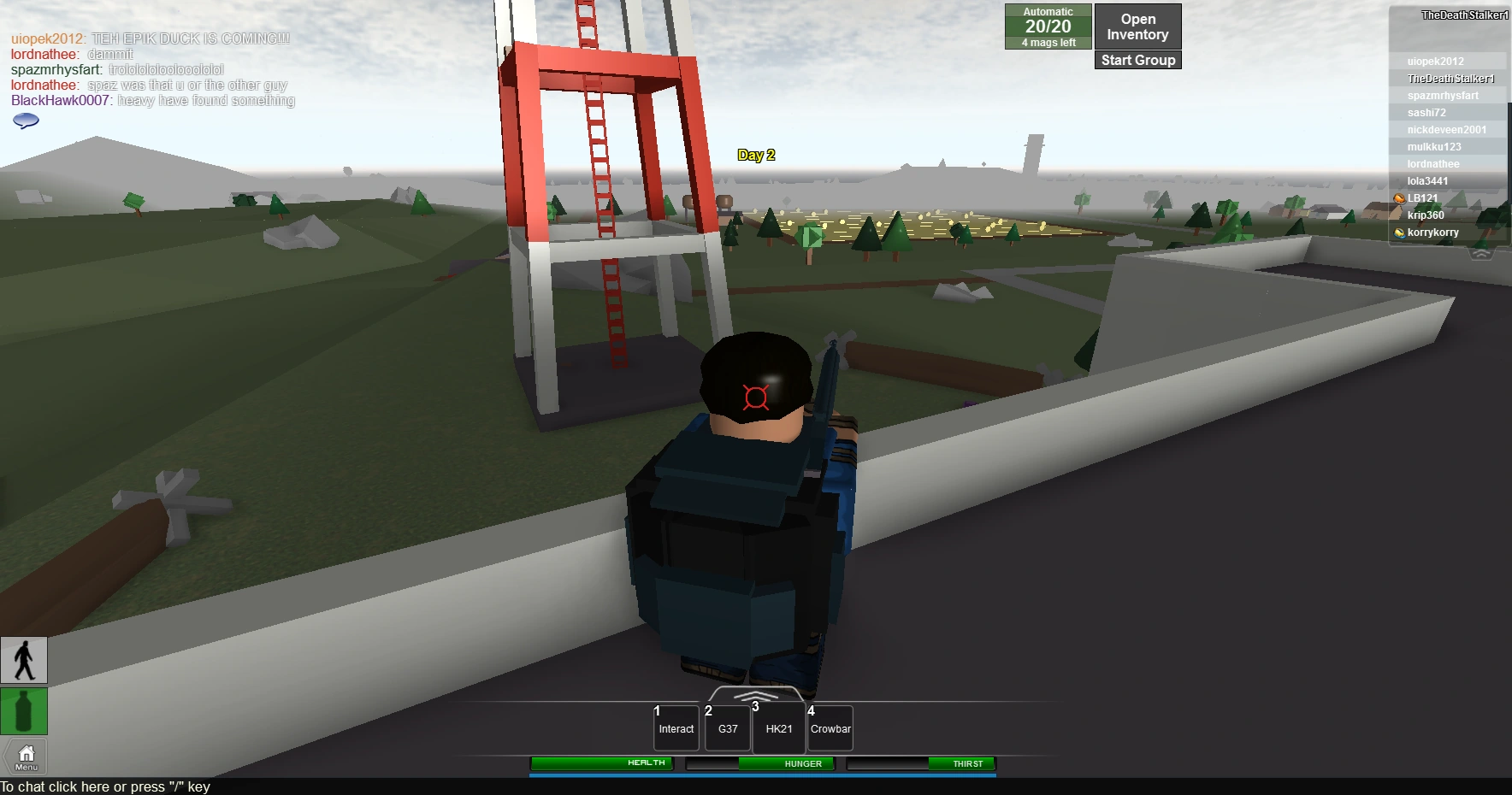The image size is (1512, 795).
Task: Click the Start Group button
Action: pyautogui.click(x=1137, y=60)
